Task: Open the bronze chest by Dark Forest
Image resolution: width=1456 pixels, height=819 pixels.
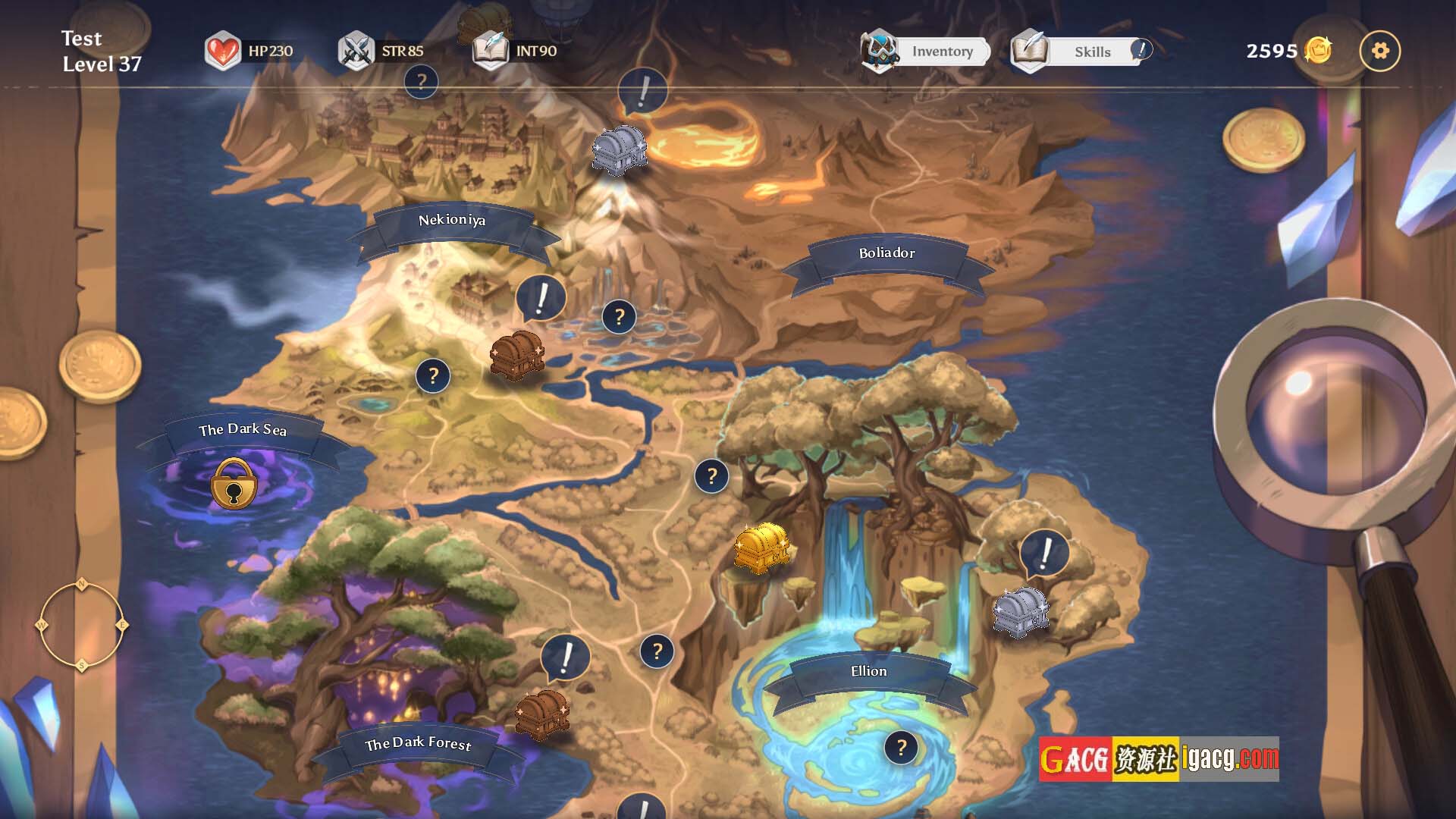Action: point(541,714)
